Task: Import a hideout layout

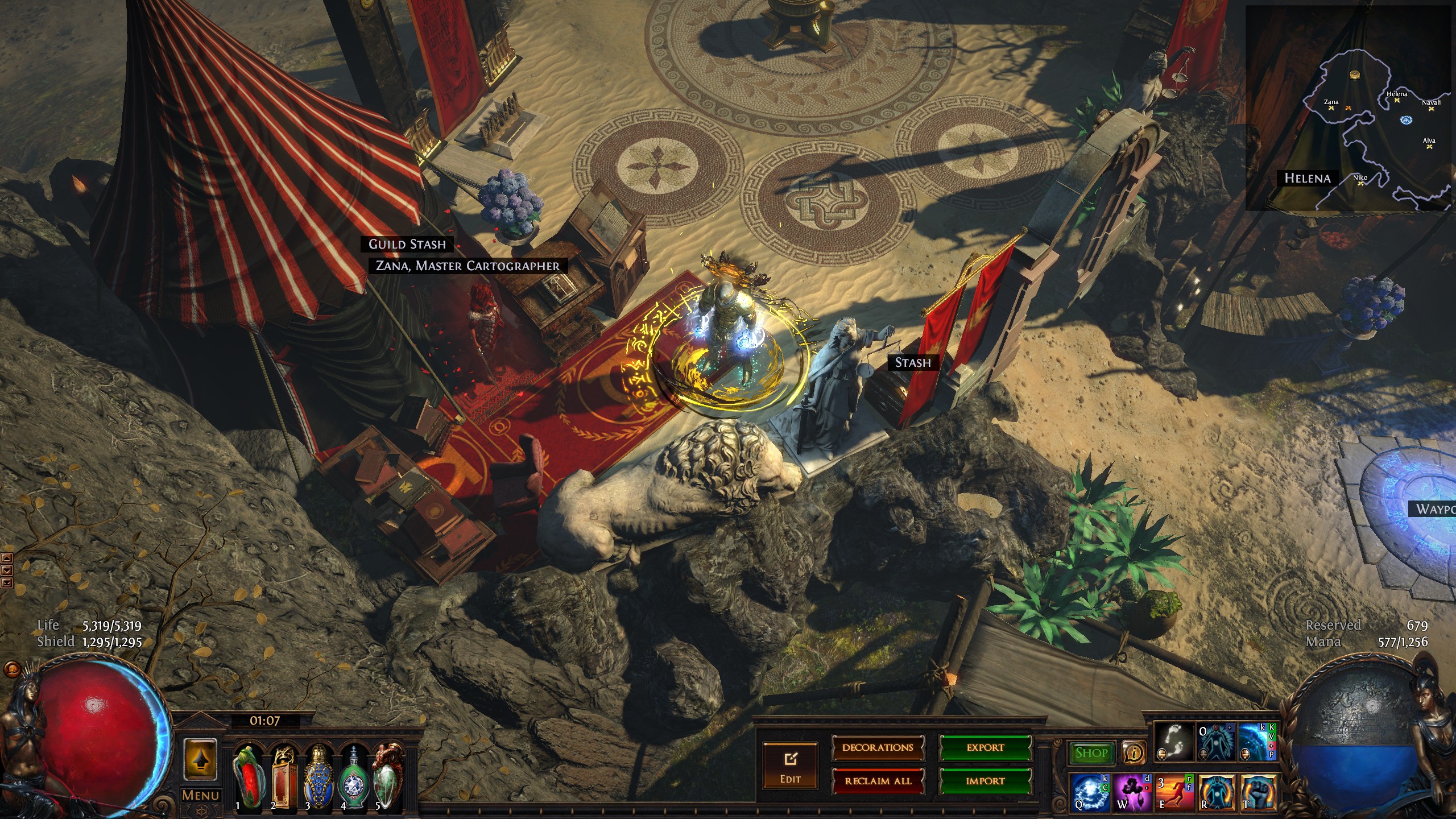Action: [x=985, y=781]
